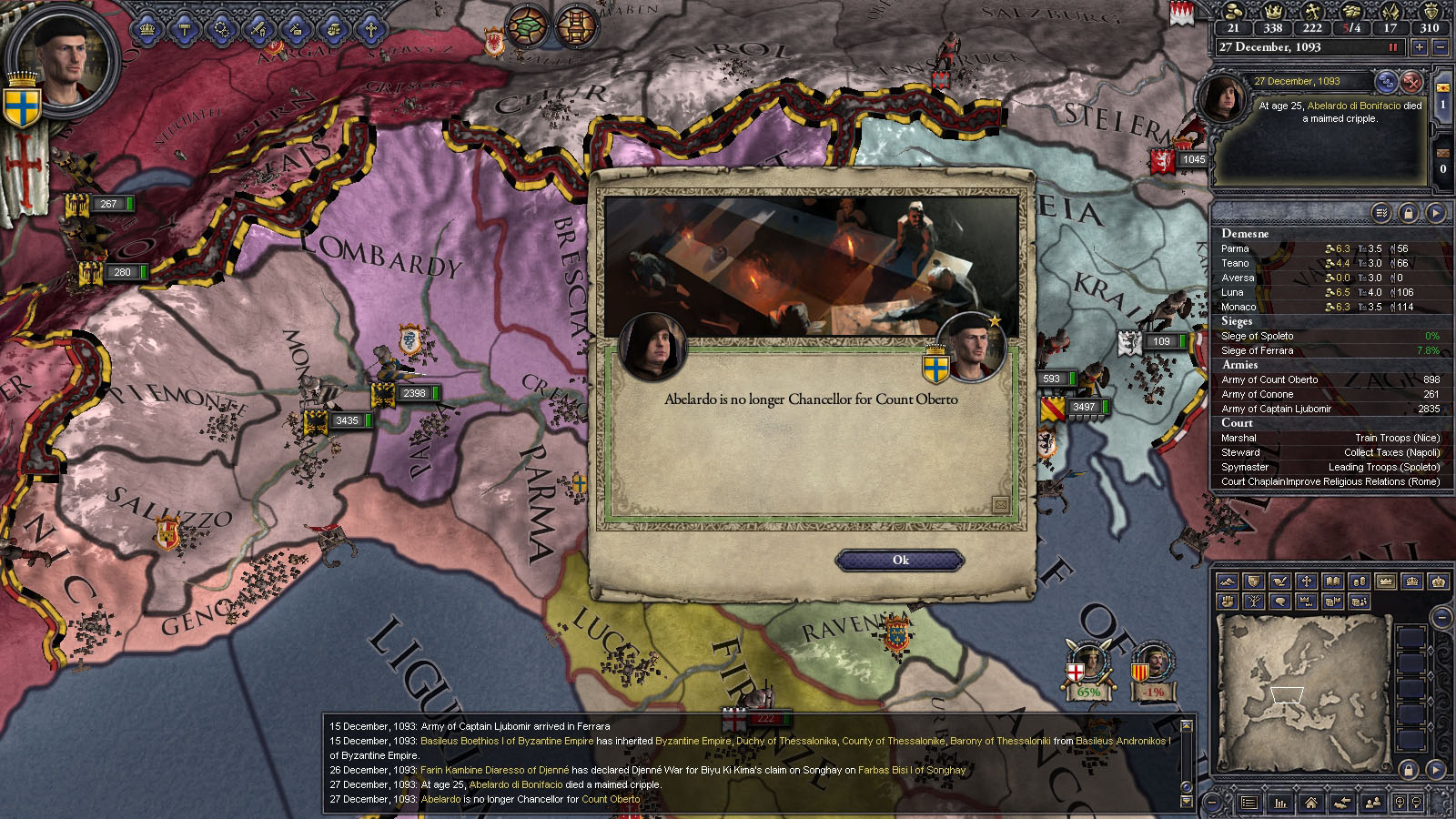
Task: Open the Religion tab with the cross icon
Action: click(x=370, y=30)
